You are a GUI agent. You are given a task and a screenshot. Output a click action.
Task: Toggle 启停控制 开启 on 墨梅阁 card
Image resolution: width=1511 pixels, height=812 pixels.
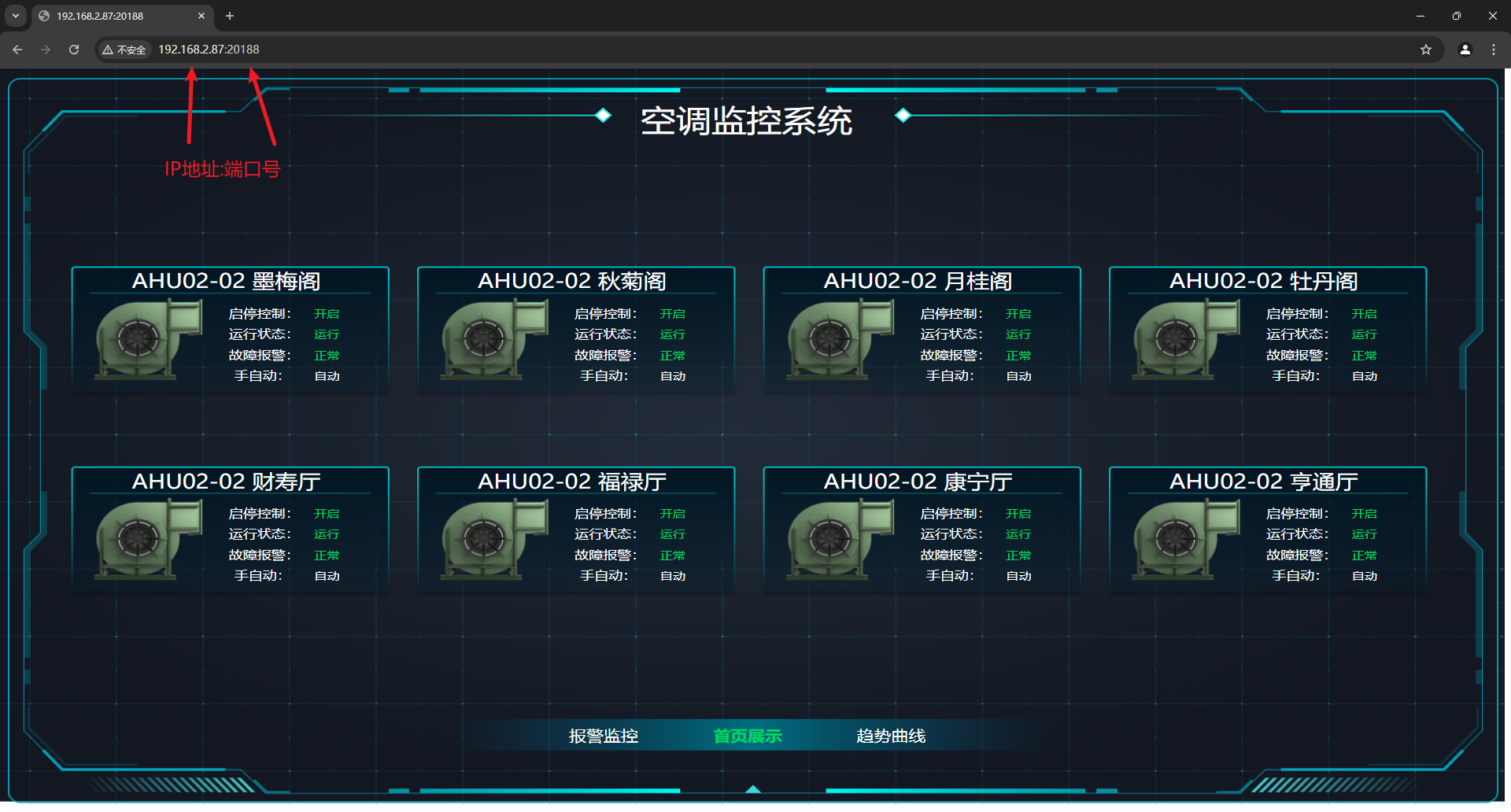click(x=327, y=313)
